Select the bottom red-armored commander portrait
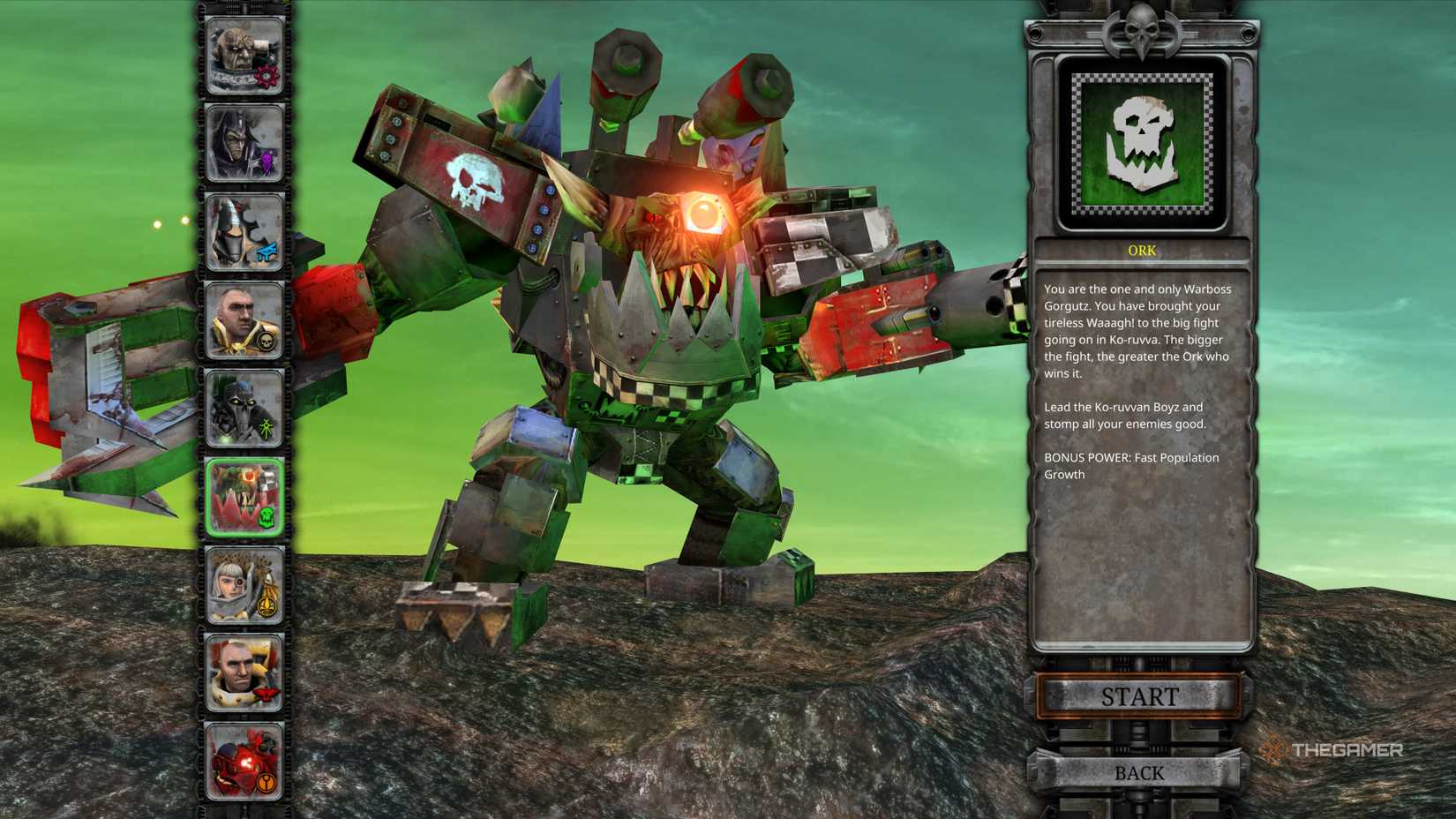This screenshot has height=819, width=1456. click(x=243, y=759)
